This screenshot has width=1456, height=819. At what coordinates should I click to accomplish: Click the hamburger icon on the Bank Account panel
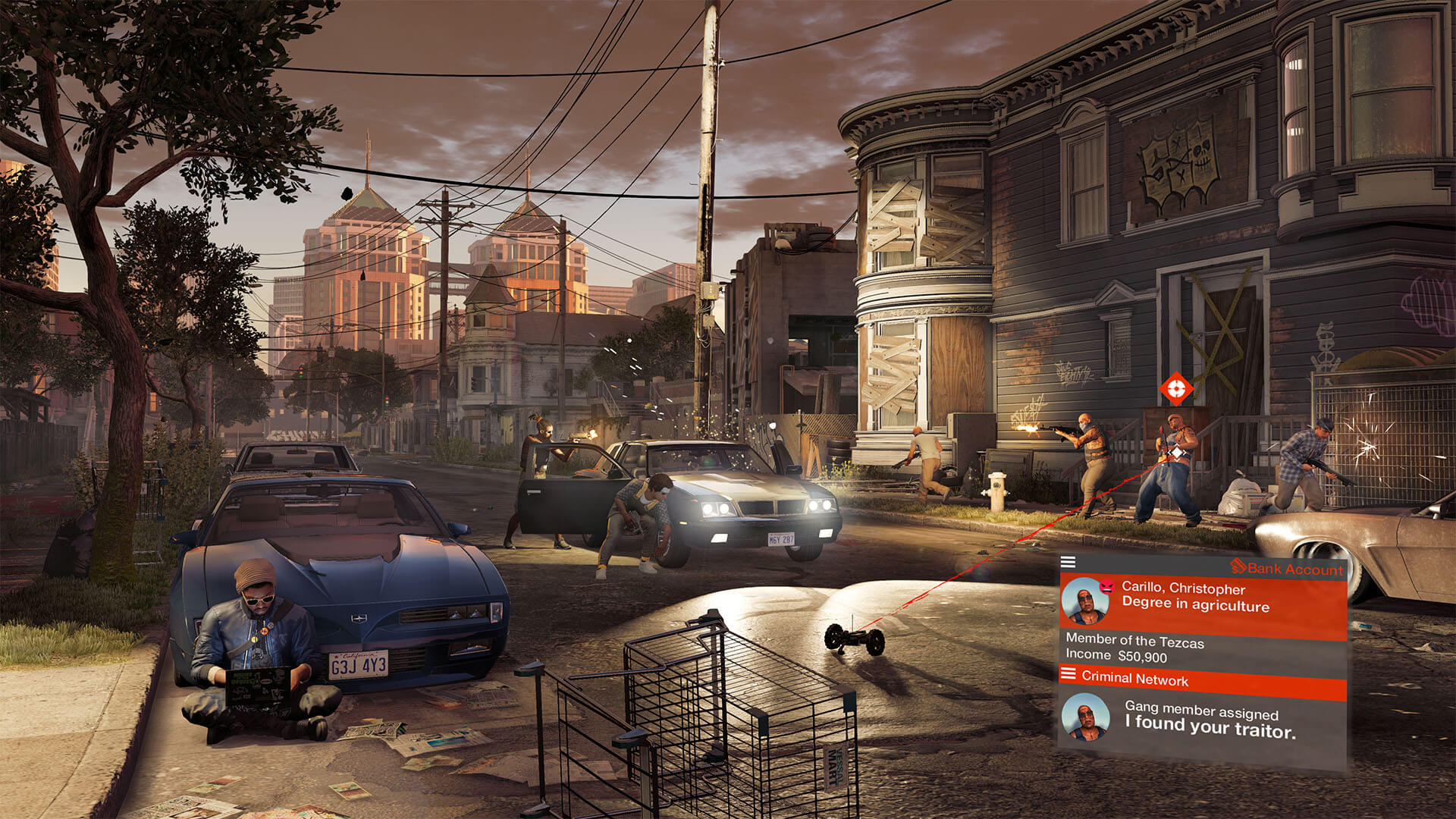[1070, 562]
